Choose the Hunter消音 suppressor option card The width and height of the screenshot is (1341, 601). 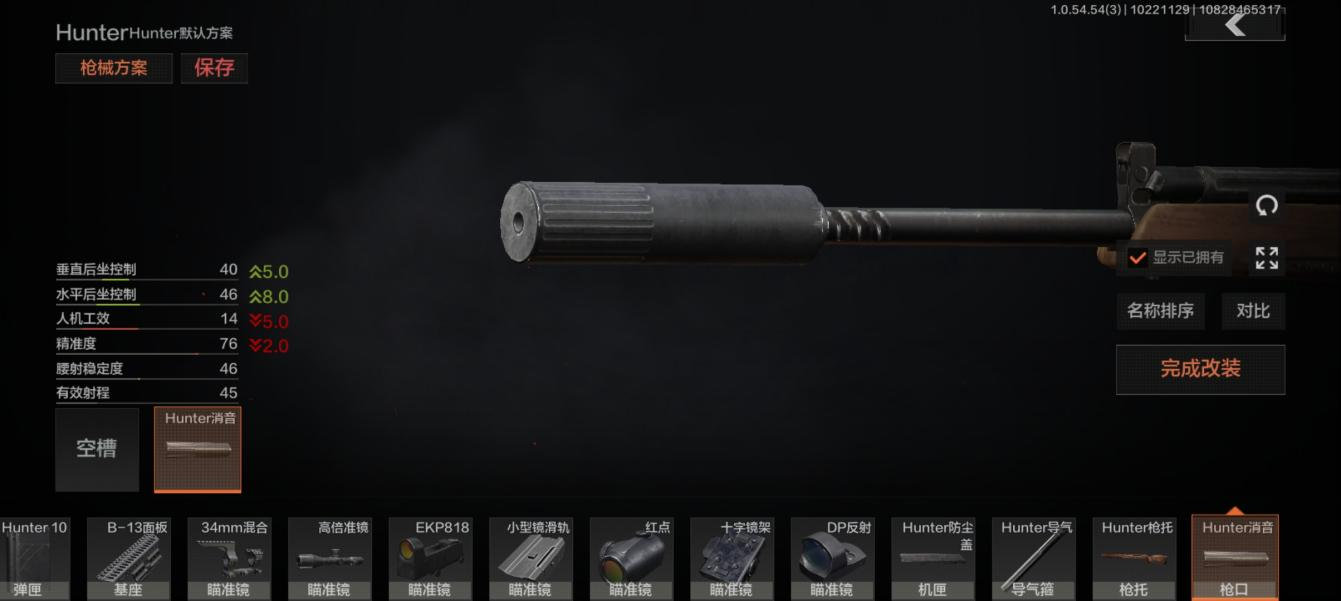(198, 449)
